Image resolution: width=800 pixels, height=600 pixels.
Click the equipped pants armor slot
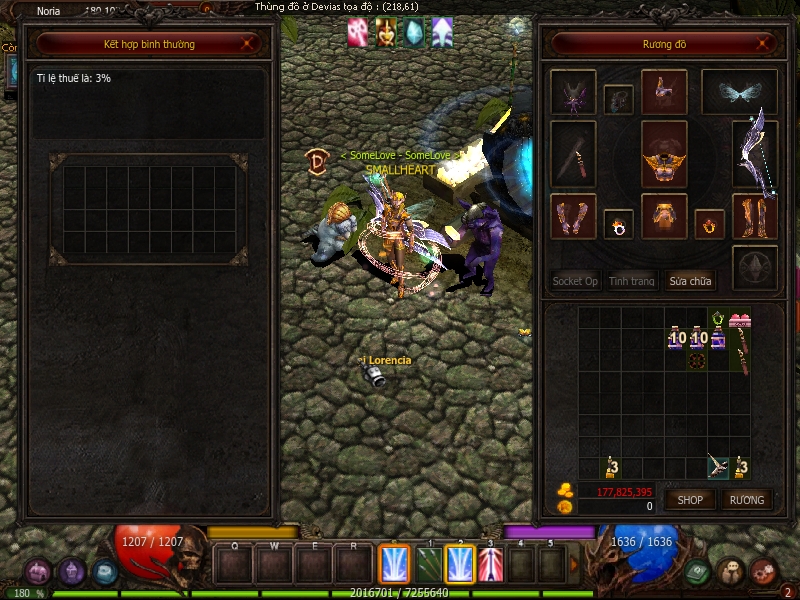[664, 217]
